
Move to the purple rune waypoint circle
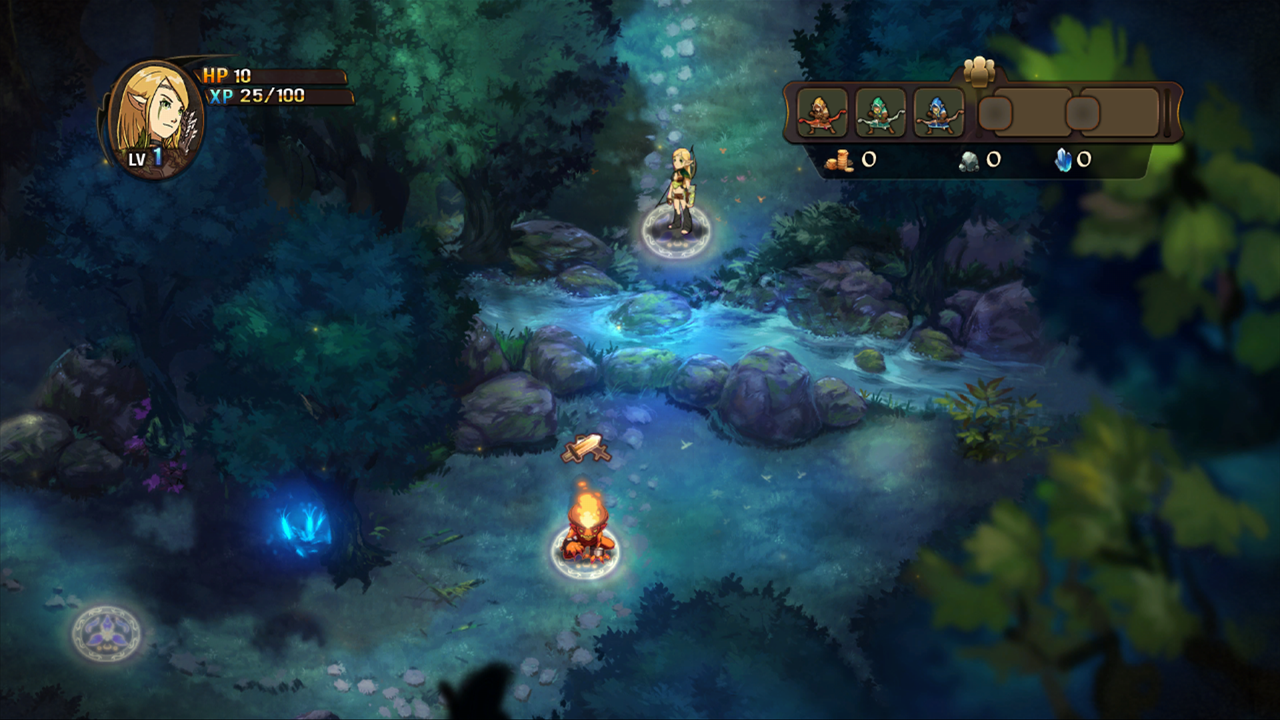coord(106,632)
